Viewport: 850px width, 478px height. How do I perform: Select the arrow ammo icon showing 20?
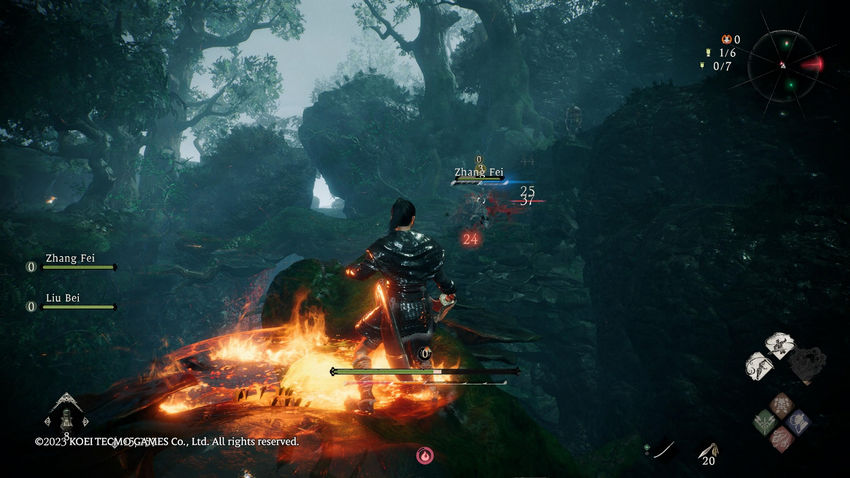point(709,454)
